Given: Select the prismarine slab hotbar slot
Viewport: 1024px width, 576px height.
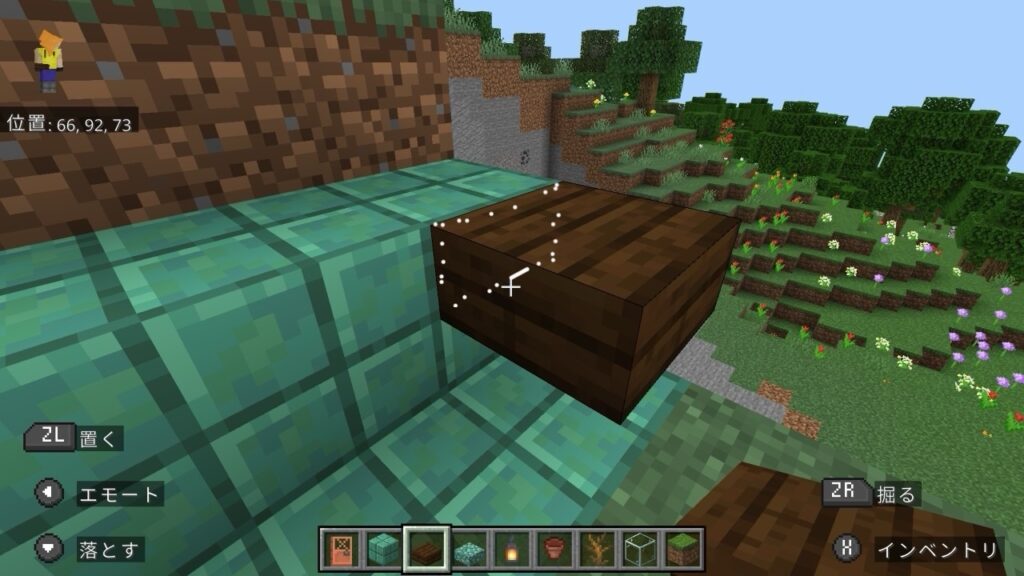Looking at the screenshot, I should point(468,549).
